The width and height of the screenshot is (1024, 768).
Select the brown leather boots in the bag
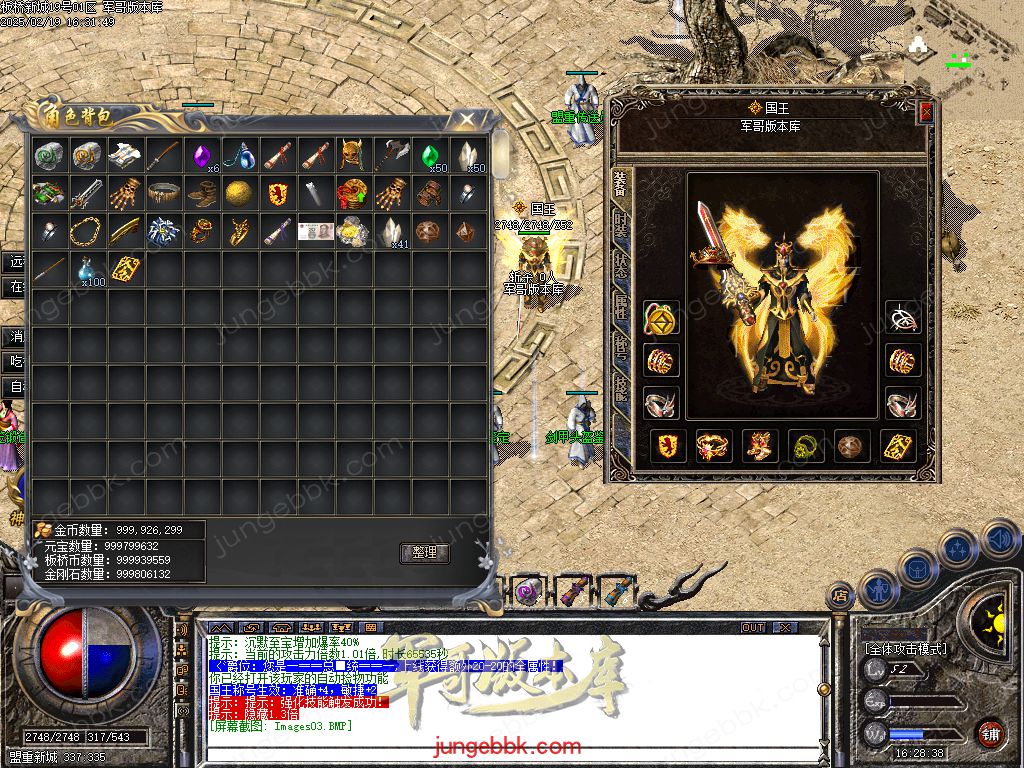pos(201,192)
